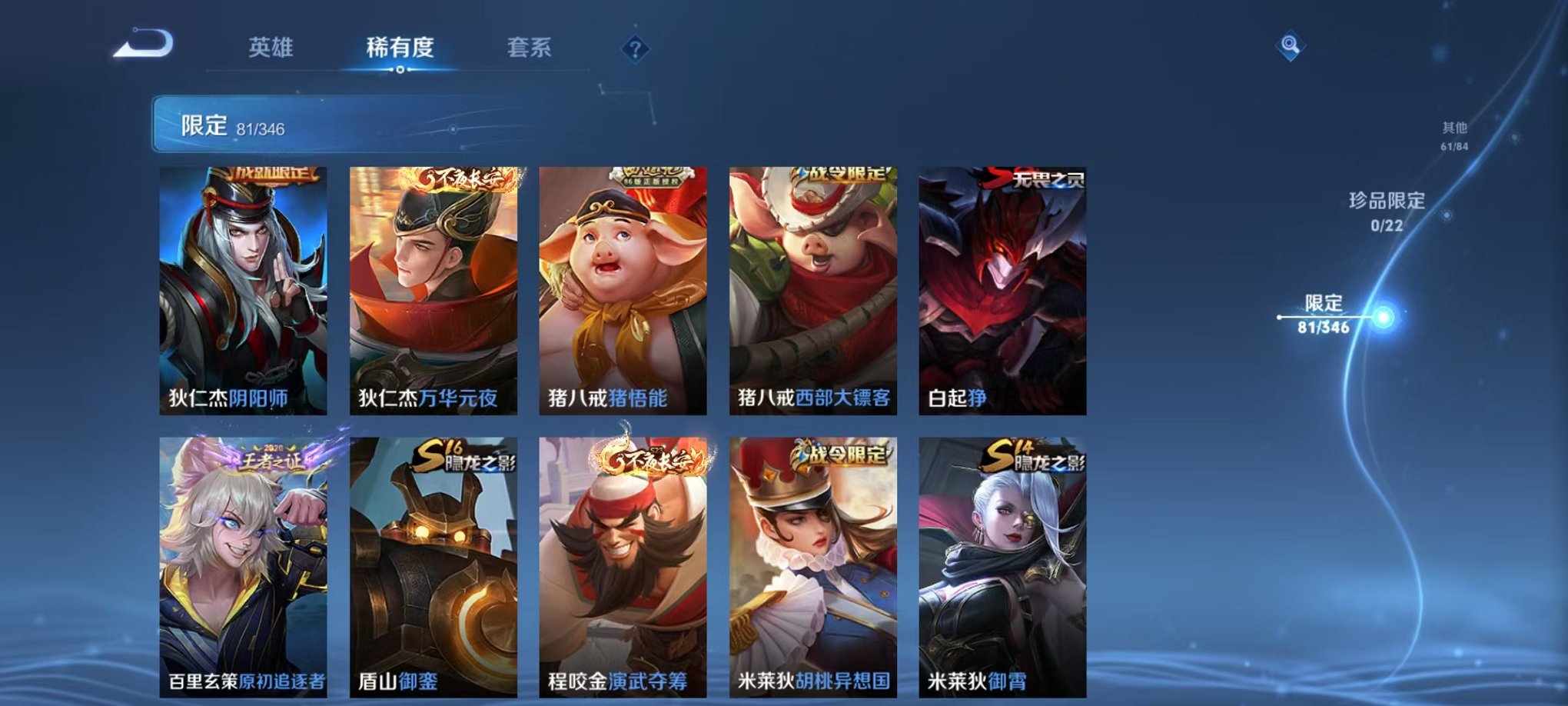This screenshot has height=706, width=1568.
Task: Open the skin search magnifier icon
Action: point(1291,45)
